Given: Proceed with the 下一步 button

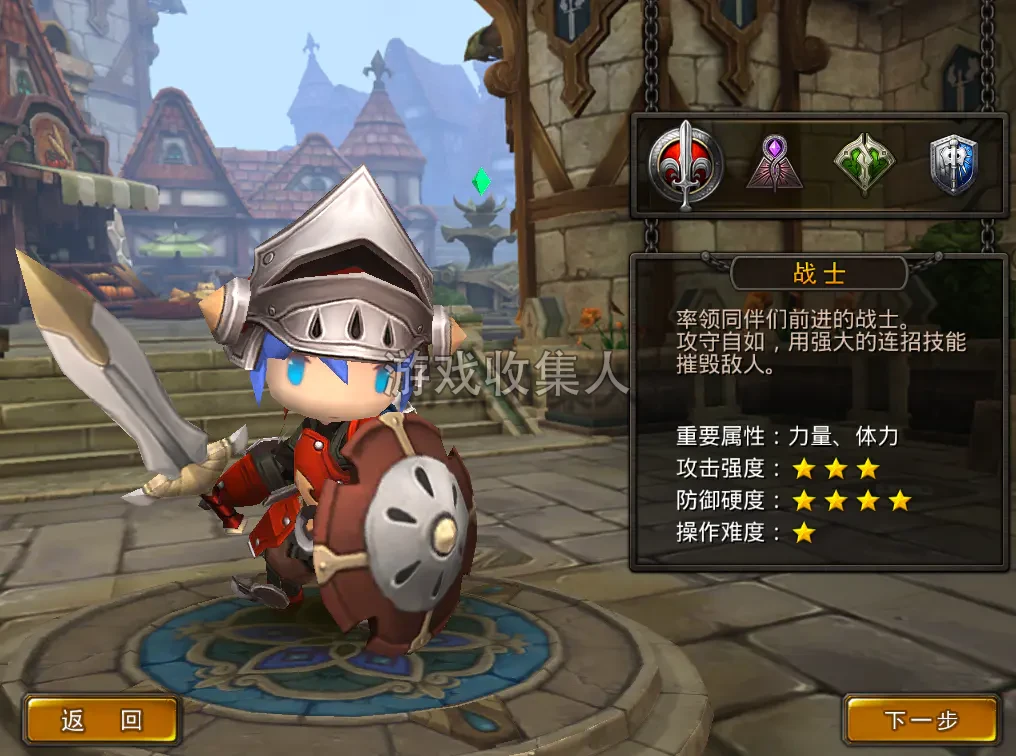Looking at the screenshot, I should 921,720.
